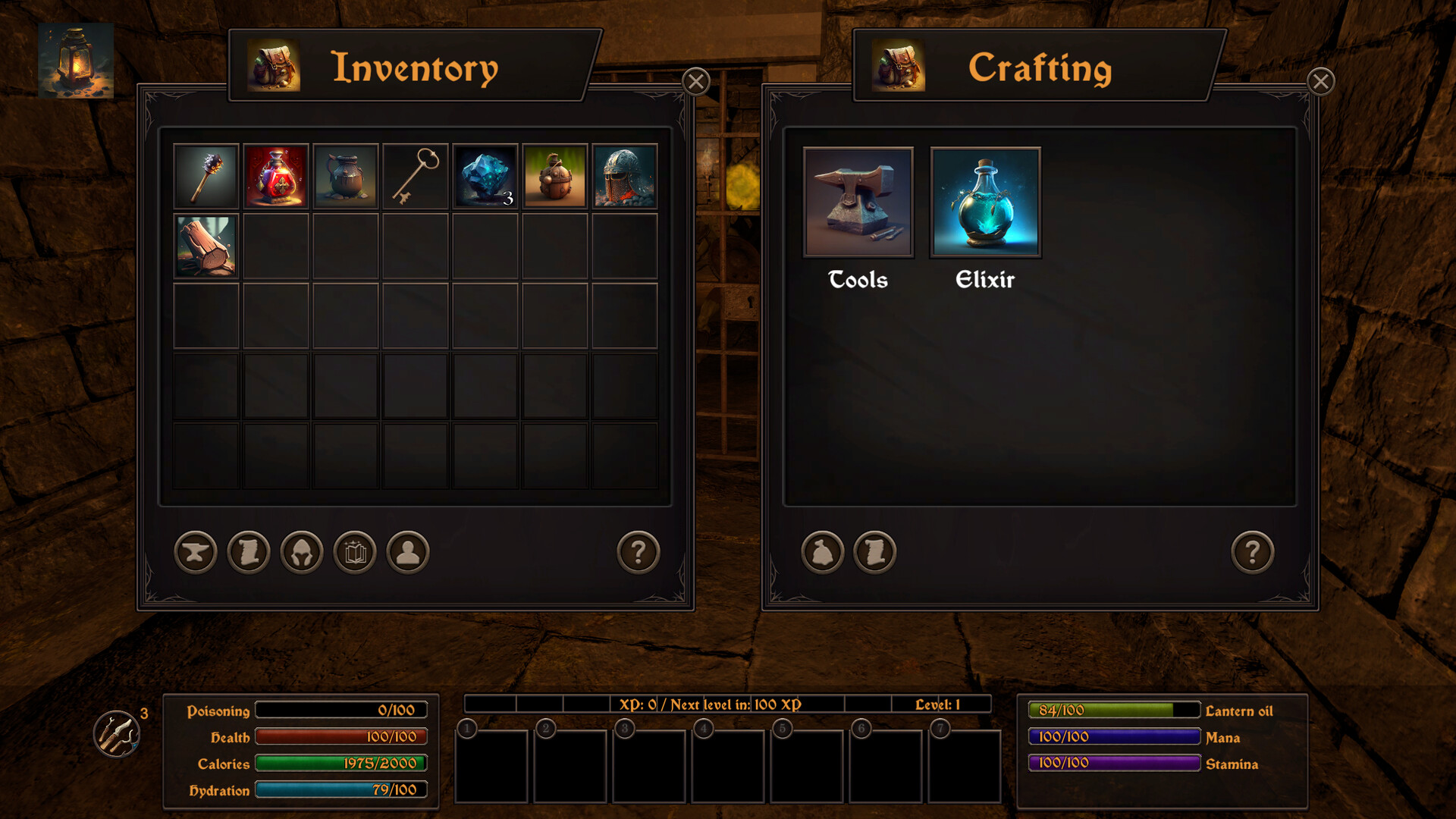
Task: Open the Inventory help question mark
Action: tap(639, 552)
